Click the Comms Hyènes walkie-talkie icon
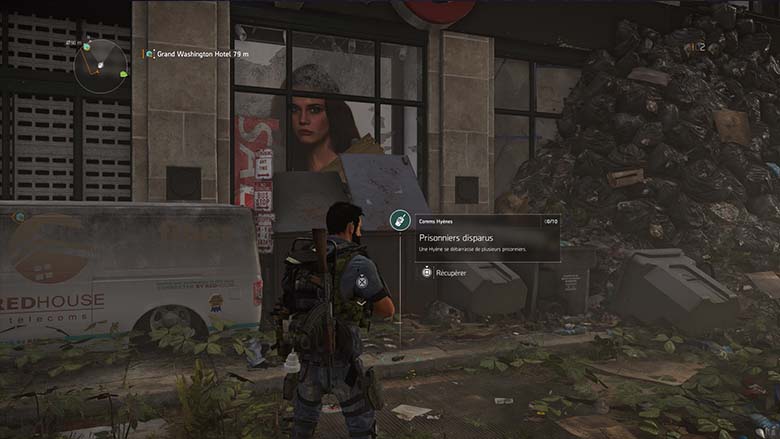The height and width of the screenshot is (439, 780). (x=397, y=221)
